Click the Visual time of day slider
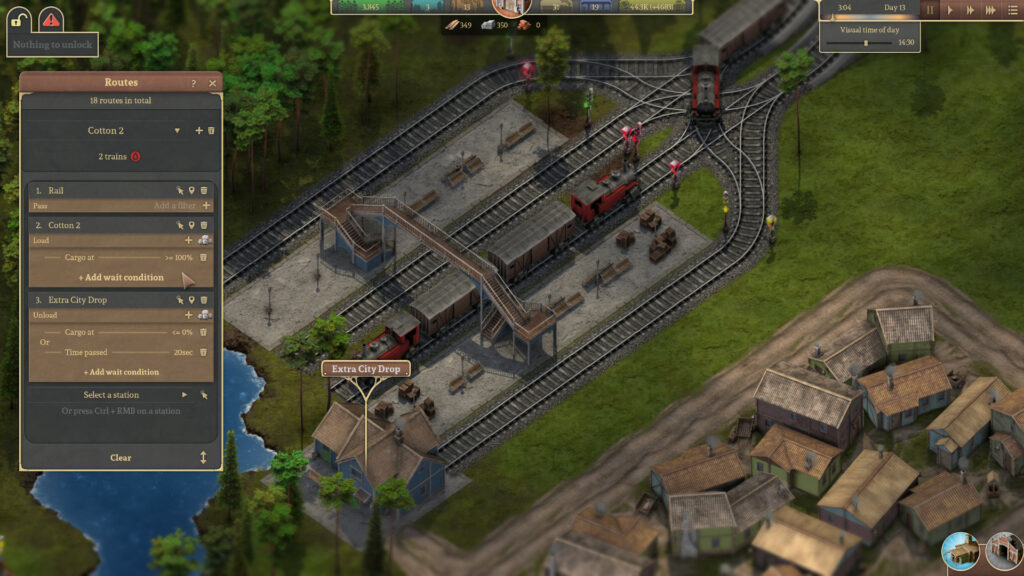The image size is (1024, 576). pos(866,43)
